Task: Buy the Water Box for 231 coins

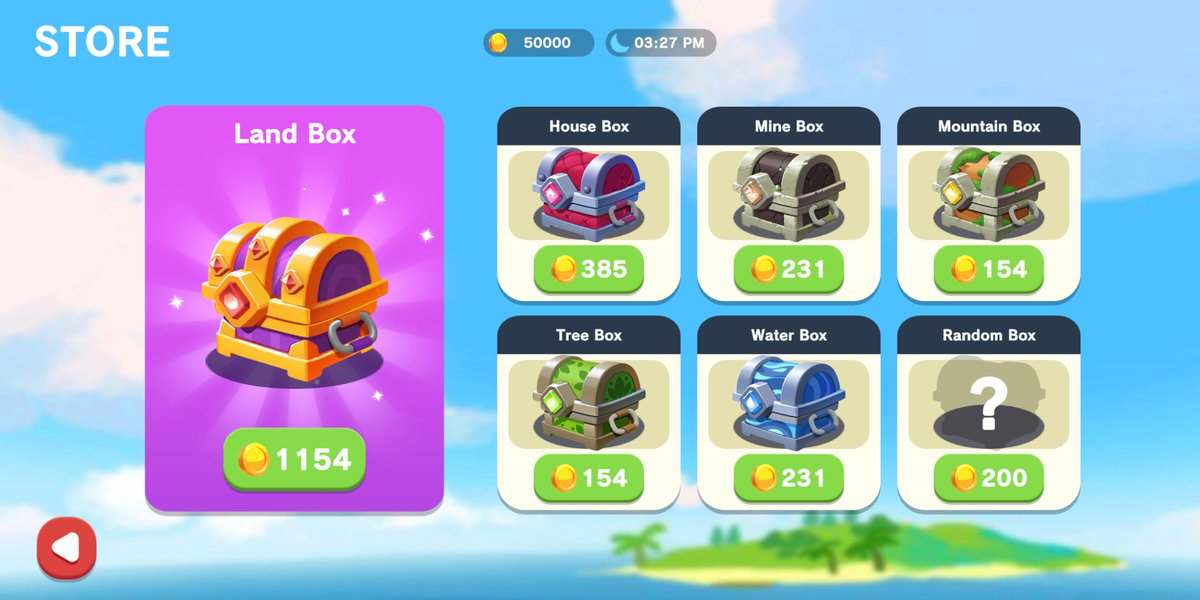Action: pyautogui.click(x=788, y=478)
